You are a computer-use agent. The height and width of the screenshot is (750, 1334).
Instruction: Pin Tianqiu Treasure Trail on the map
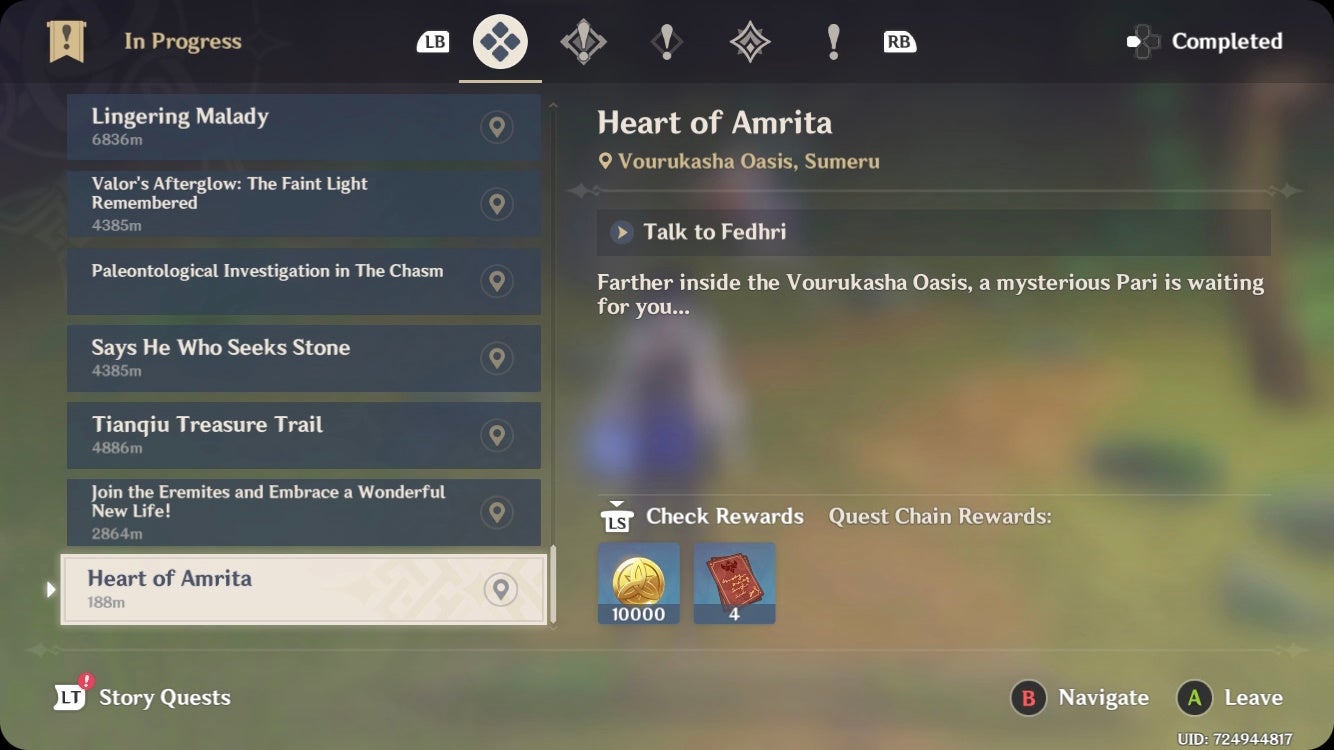tap(497, 435)
